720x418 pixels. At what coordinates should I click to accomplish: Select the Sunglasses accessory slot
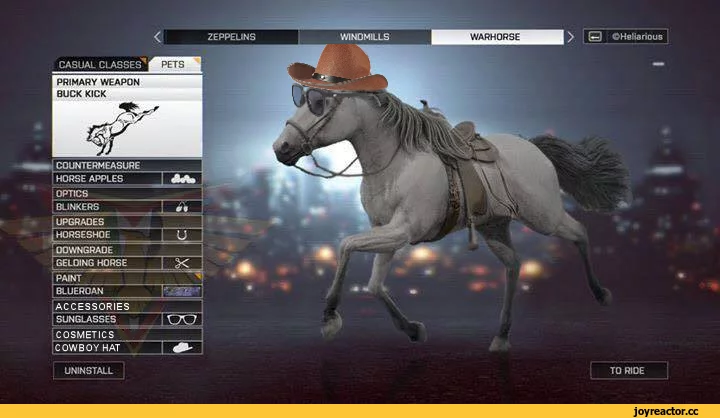coord(127,319)
